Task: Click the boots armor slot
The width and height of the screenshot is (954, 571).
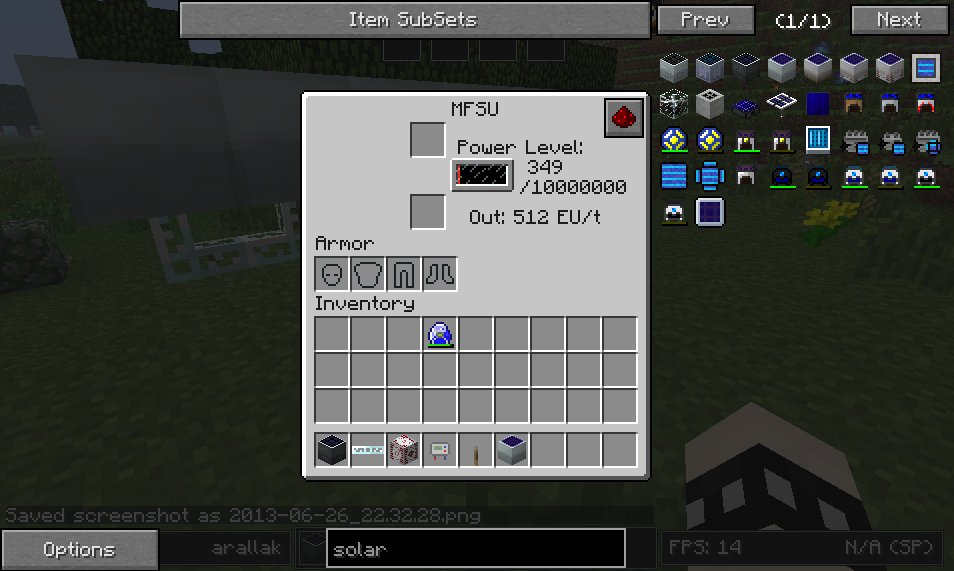Action: [x=440, y=273]
